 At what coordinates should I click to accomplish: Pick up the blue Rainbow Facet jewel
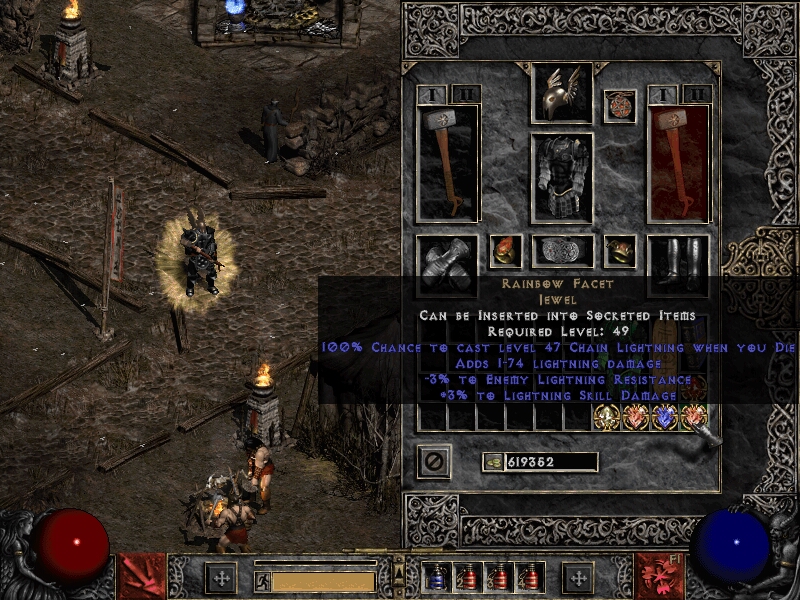click(x=664, y=418)
